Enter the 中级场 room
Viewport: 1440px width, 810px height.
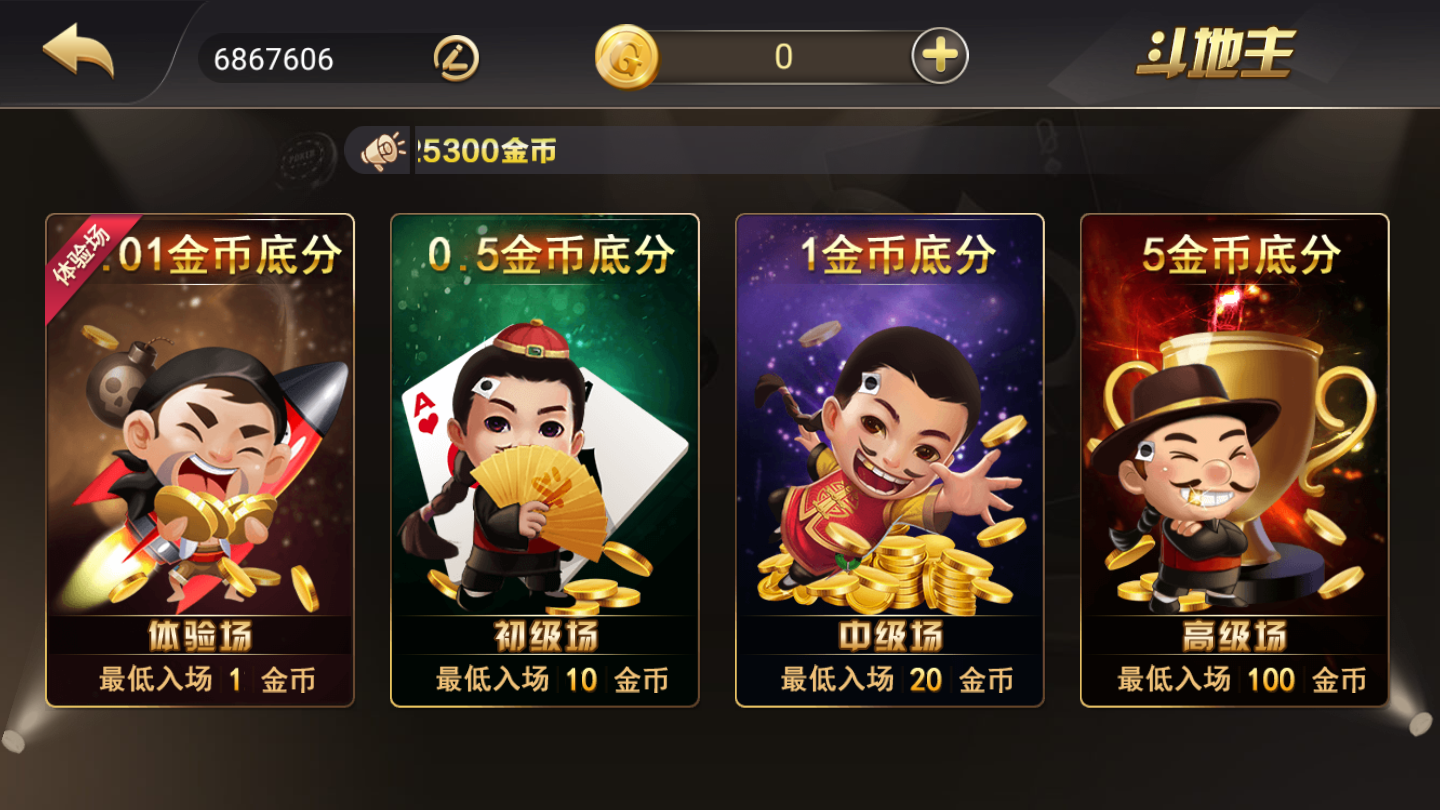click(x=890, y=636)
